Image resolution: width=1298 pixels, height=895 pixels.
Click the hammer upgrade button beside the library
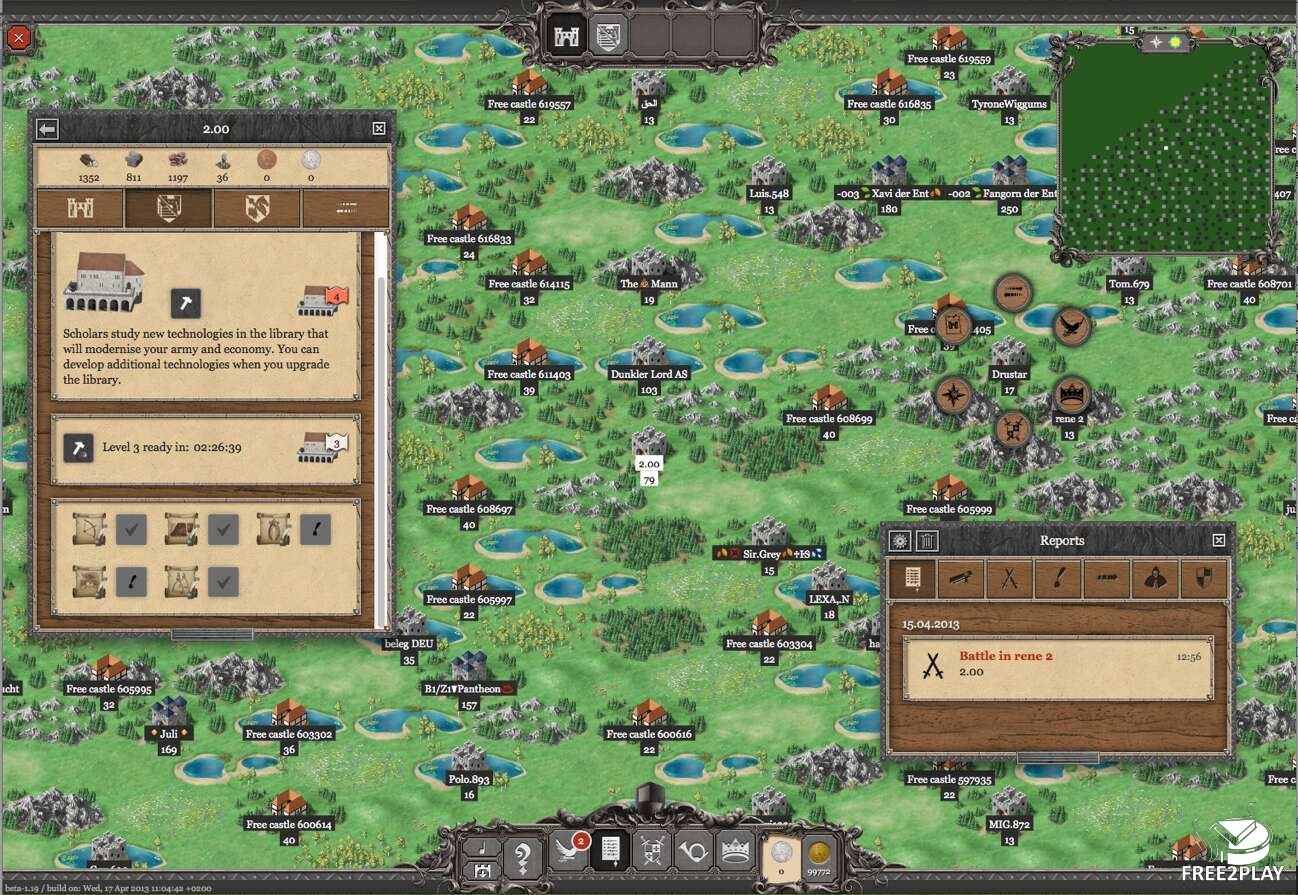pyautogui.click(x=185, y=303)
